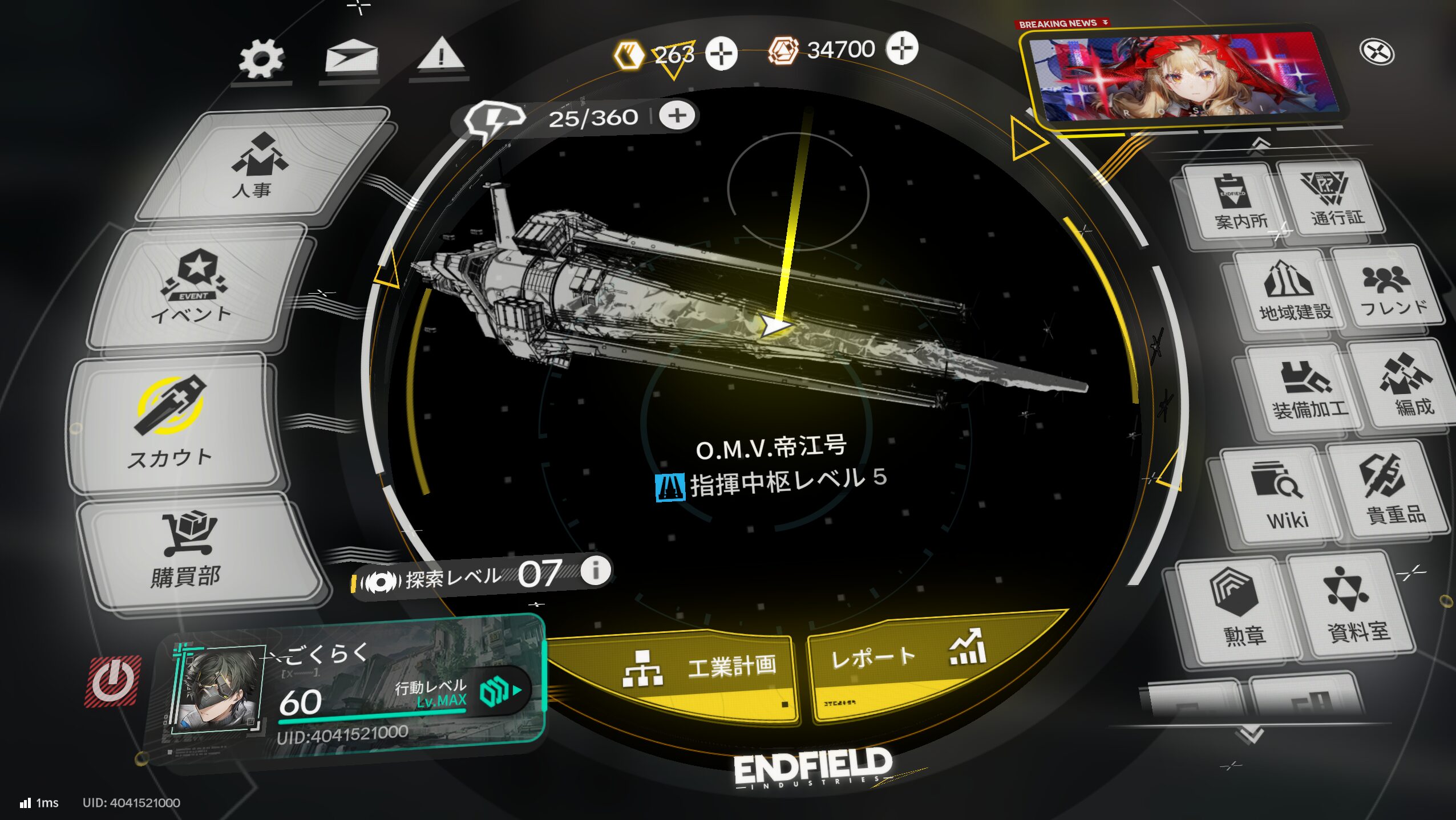This screenshot has width=1456, height=820.
Task: Add stamina with the plus next to 25/360
Action: pos(677,116)
